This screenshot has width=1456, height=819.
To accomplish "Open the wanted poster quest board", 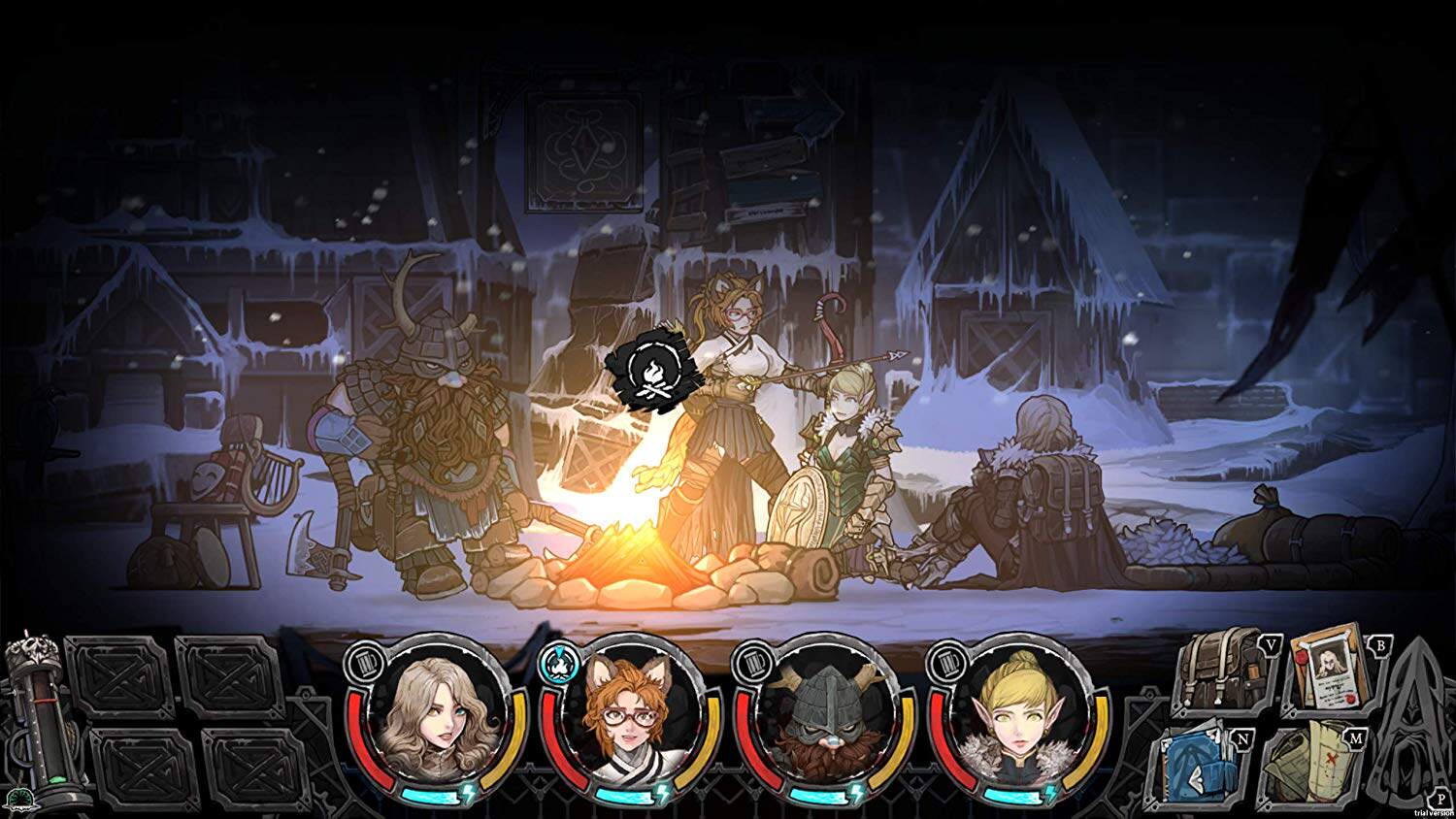I will 1331,670.
